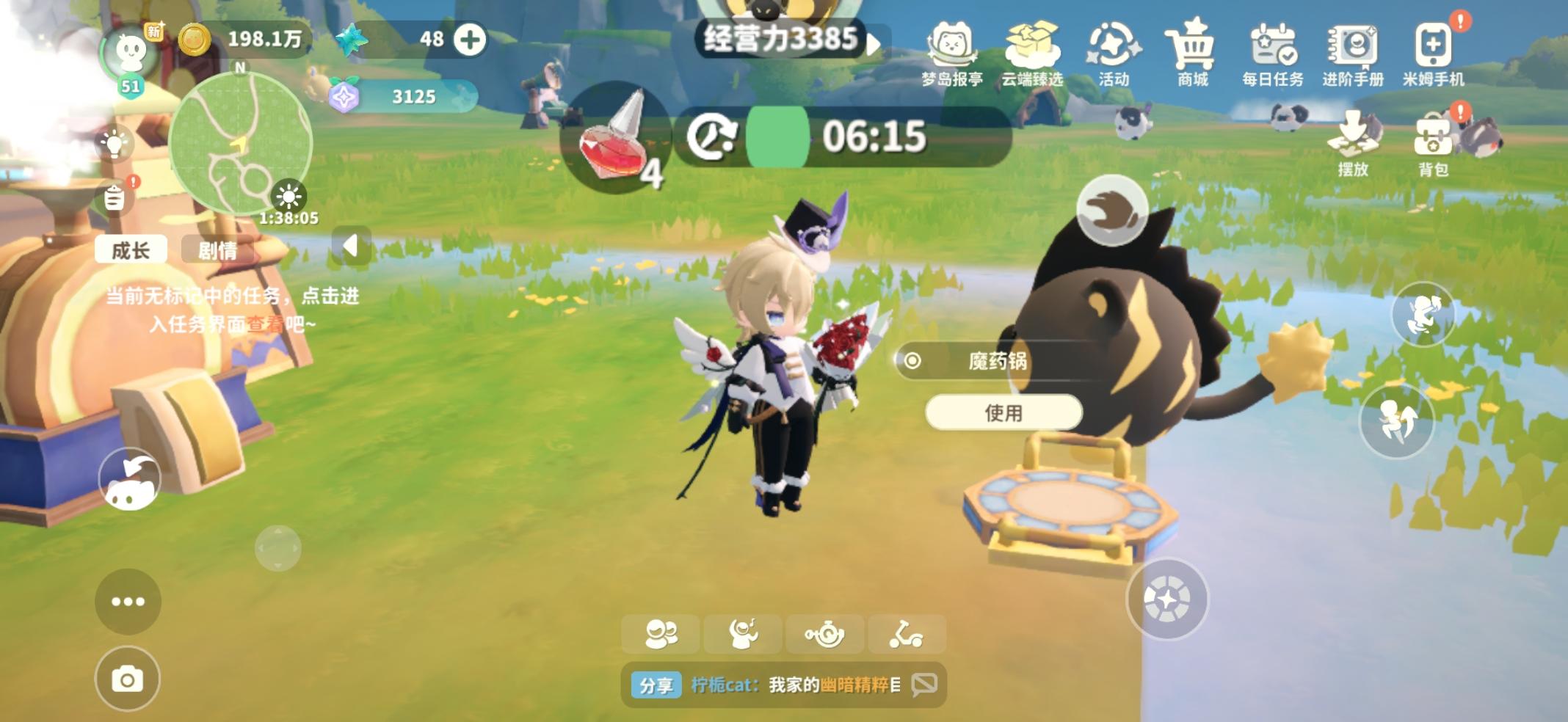Expand the more options ellipsis menu
The image size is (1568, 722).
[128, 600]
